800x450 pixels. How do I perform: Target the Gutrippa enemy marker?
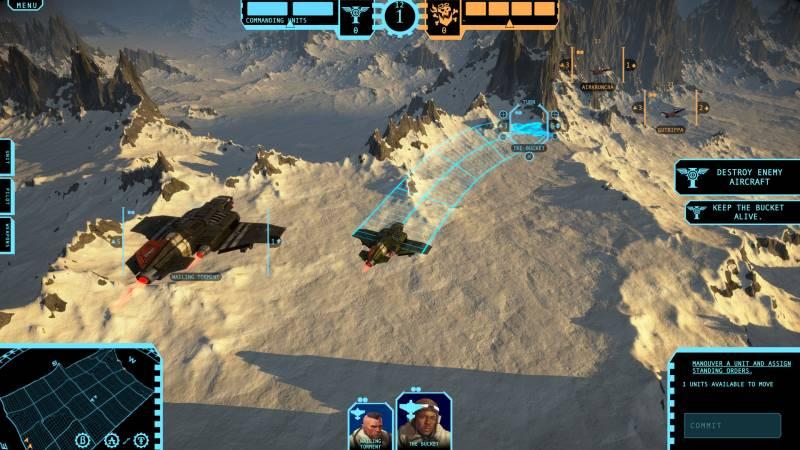(671, 129)
